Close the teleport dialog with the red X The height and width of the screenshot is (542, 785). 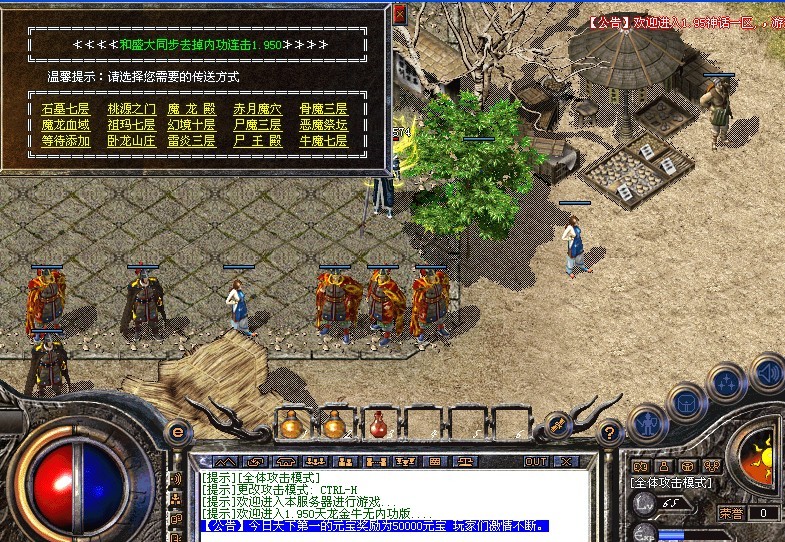(399, 14)
